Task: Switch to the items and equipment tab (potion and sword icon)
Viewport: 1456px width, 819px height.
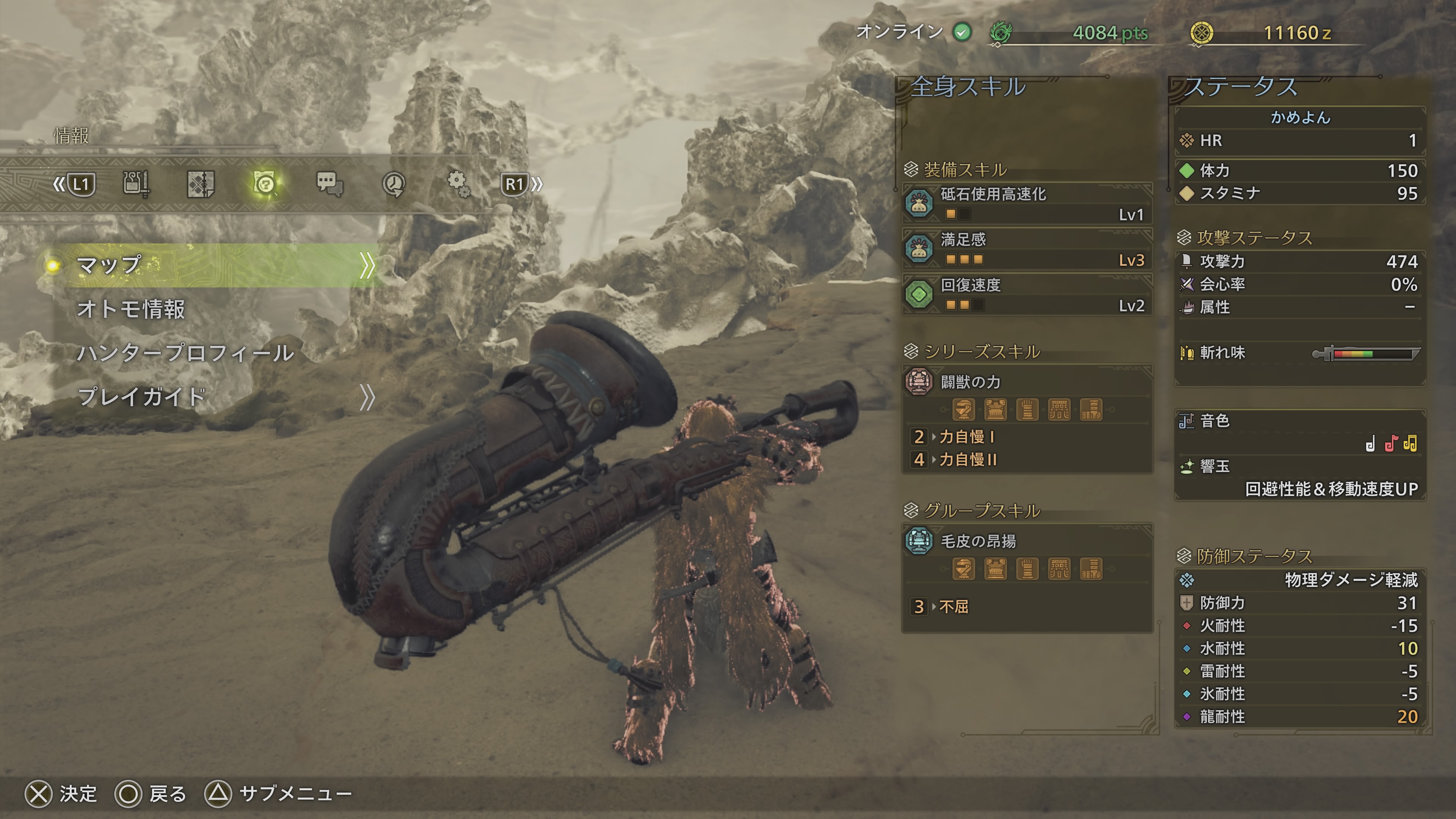Action: [x=136, y=184]
